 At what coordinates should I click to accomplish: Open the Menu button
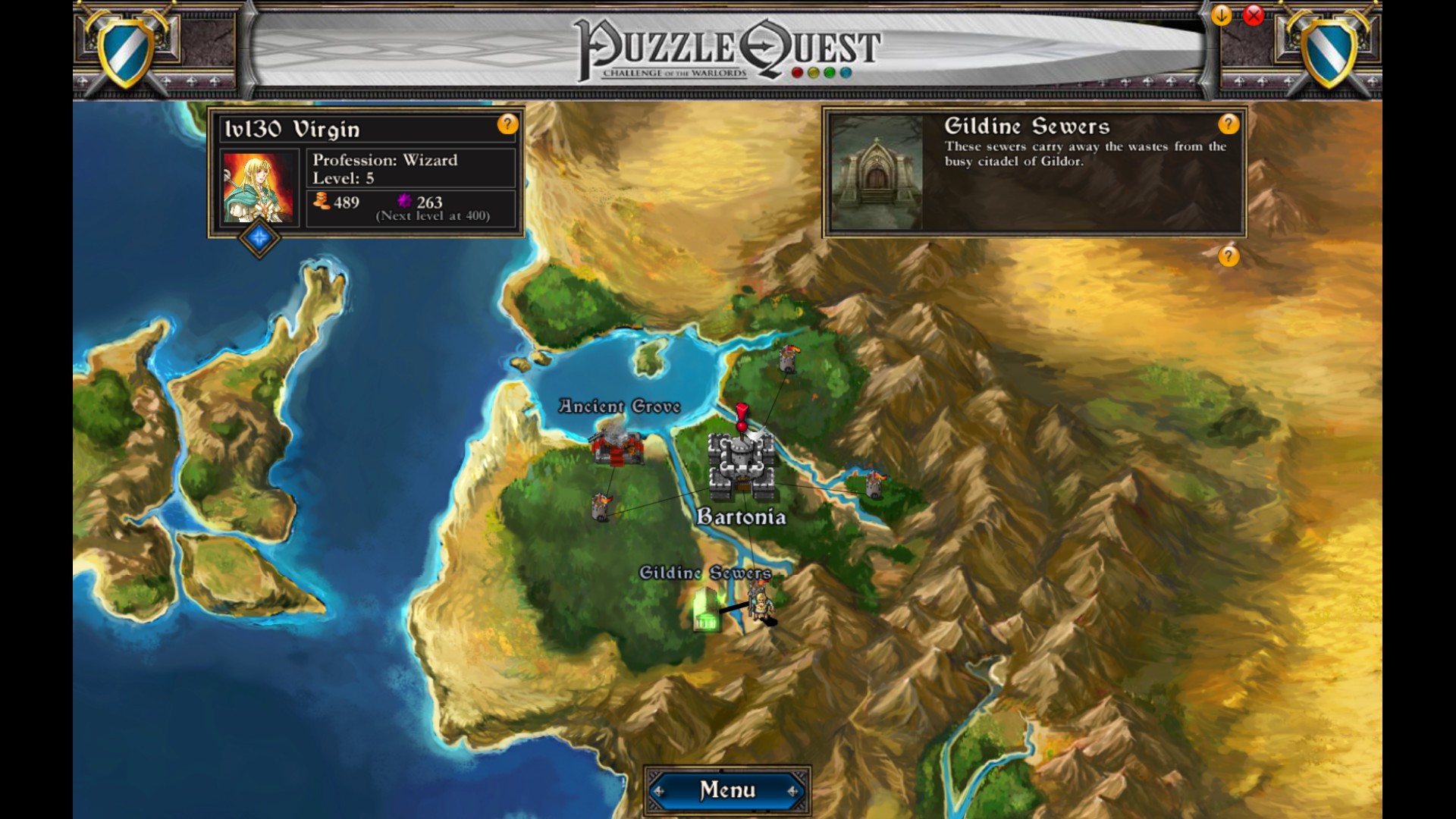coord(727,790)
